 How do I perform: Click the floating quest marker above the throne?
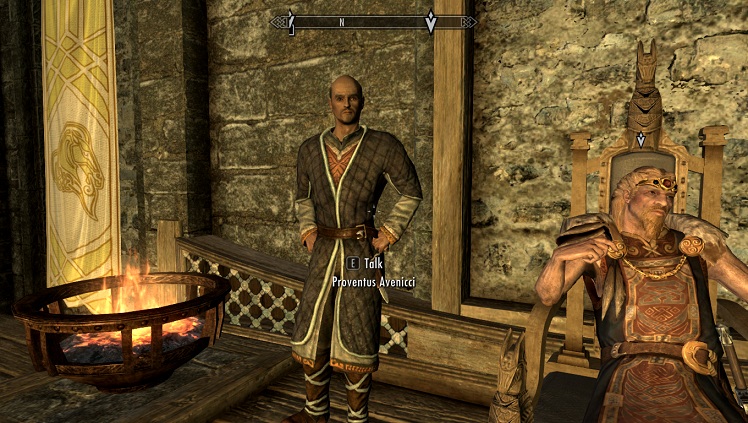point(641,139)
